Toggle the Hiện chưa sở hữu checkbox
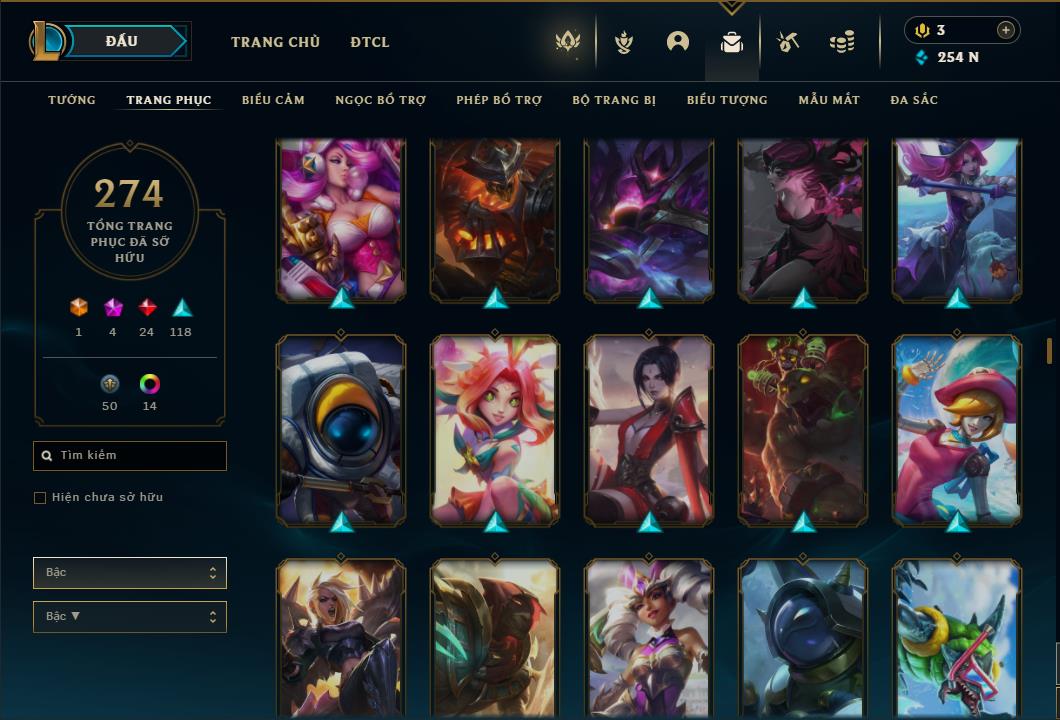 [40, 498]
